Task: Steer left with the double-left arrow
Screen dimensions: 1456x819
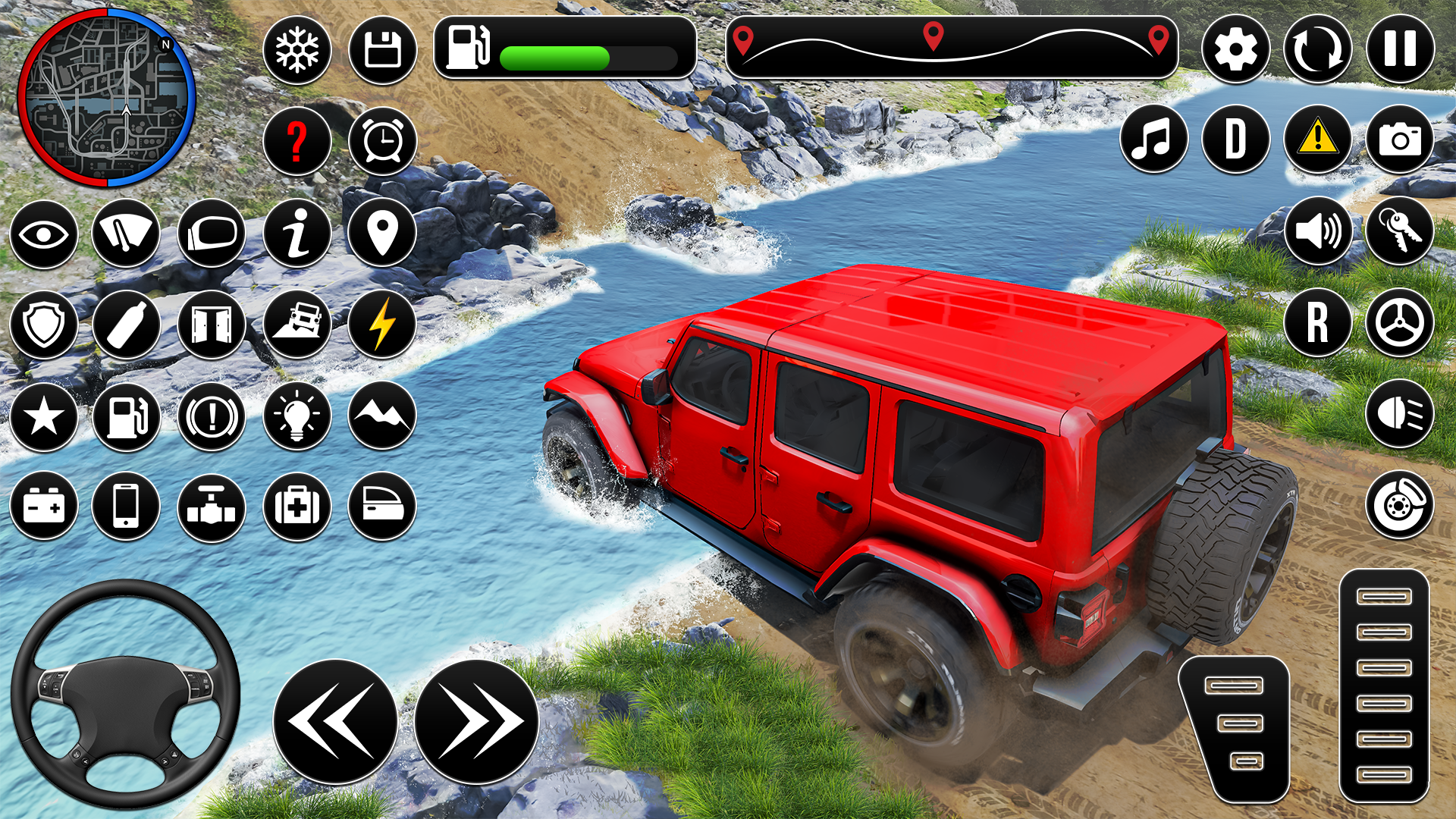Action: (334, 722)
